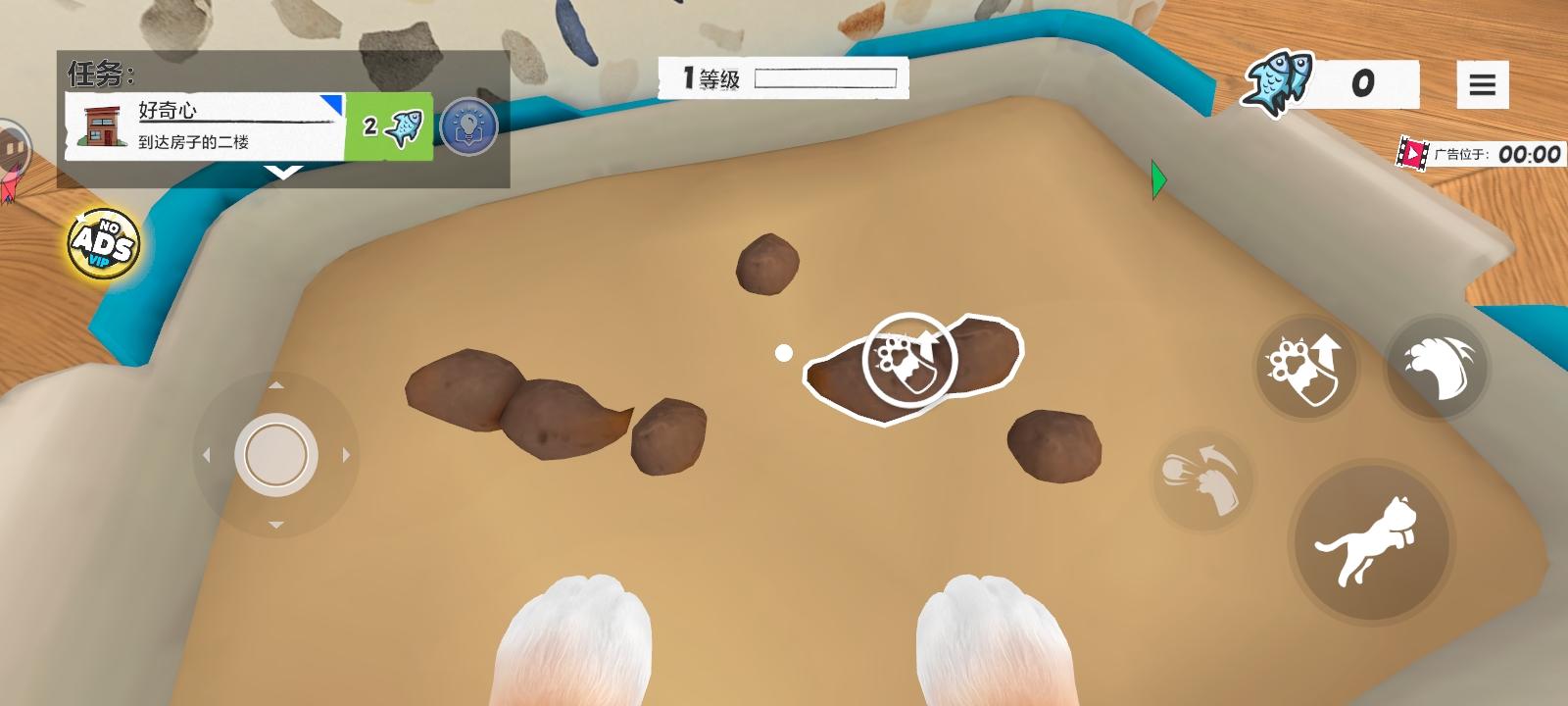Tap the movement joystick
Screen dimensions: 1568x706
[272, 454]
